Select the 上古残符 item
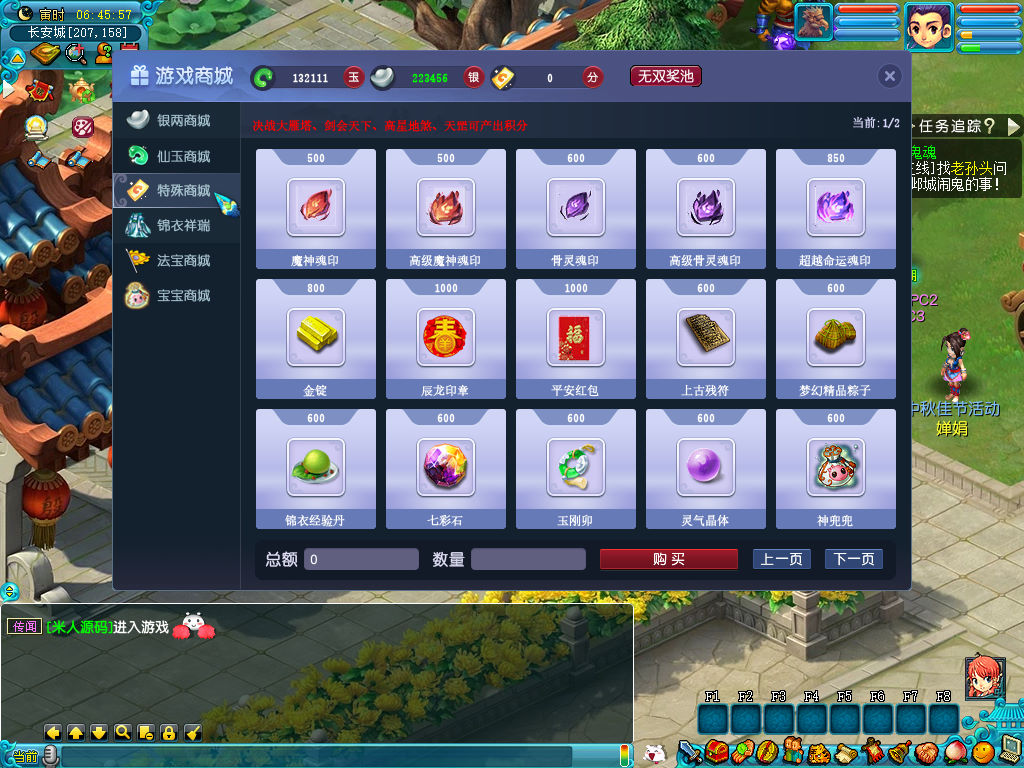The image size is (1024, 768). (x=706, y=338)
